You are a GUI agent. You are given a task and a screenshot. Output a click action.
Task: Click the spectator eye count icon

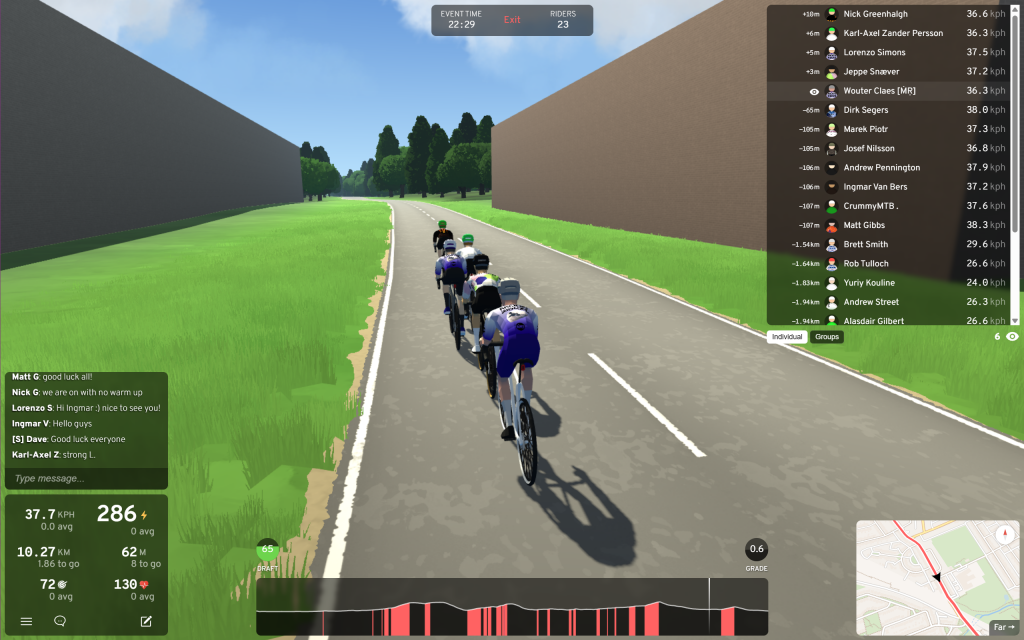coord(1012,337)
